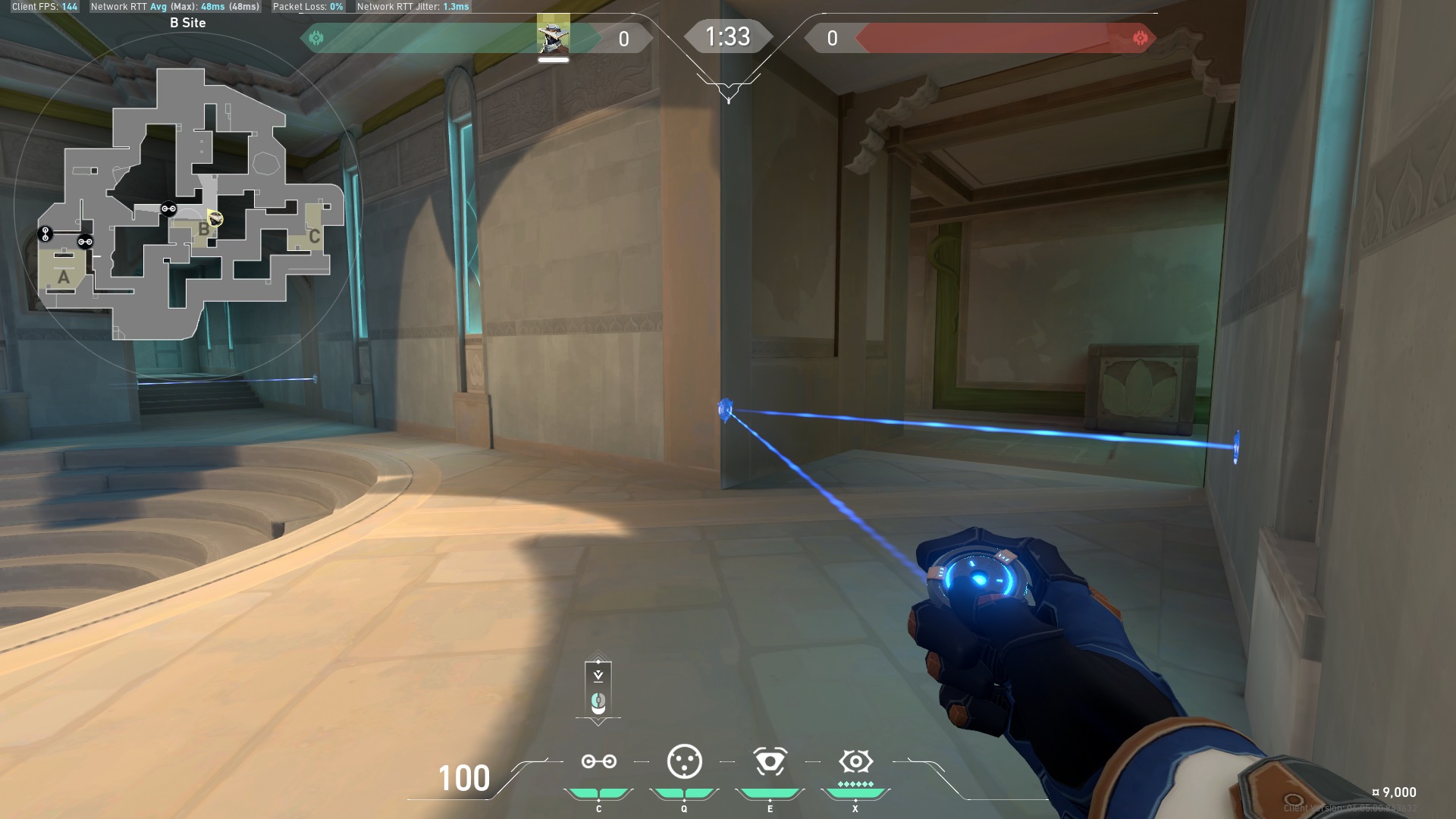Click the Neural Theft ultimate eye icon
The height and width of the screenshot is (819, 1456).
pyautogui.click(x=855, y=761)
